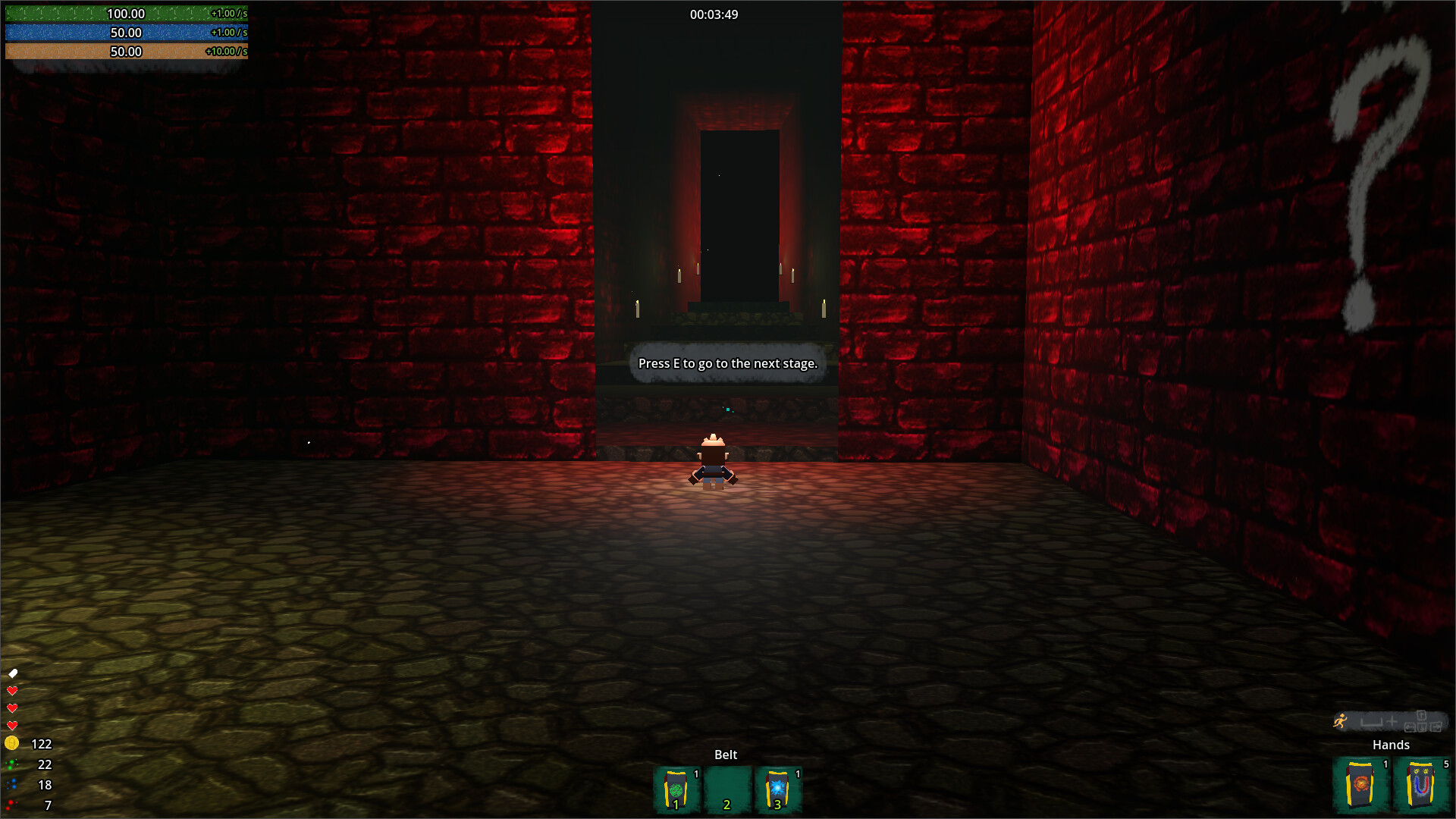Click the timer showing 00:03:49
The height and width of the screenshot is (819, 1456).
tap(714, 14)
